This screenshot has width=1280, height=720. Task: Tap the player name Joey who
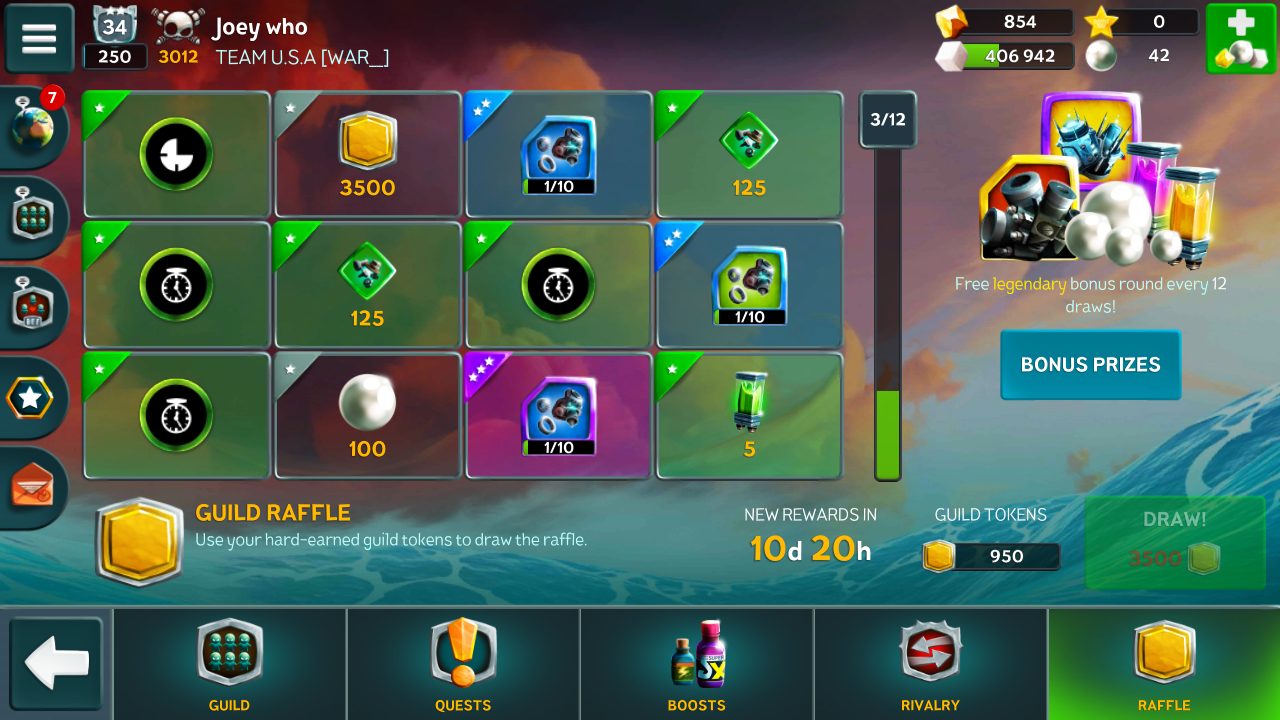click(260, 28)
